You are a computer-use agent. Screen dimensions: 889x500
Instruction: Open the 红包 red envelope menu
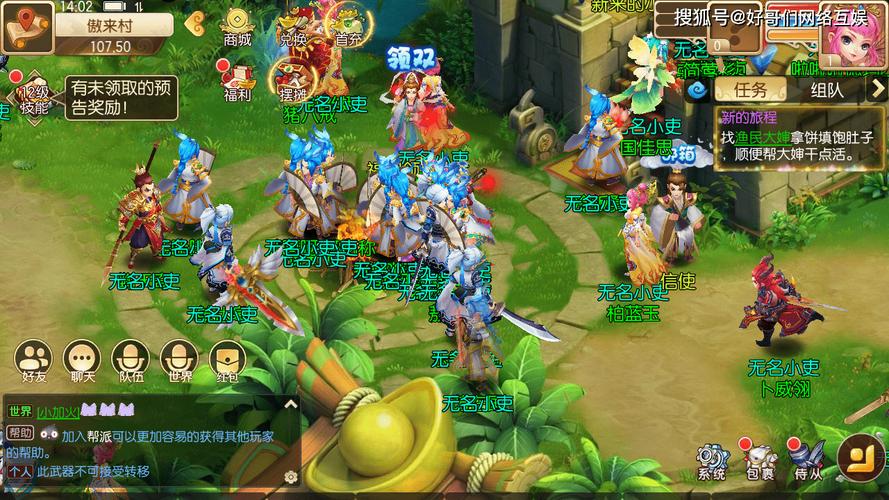228,360
